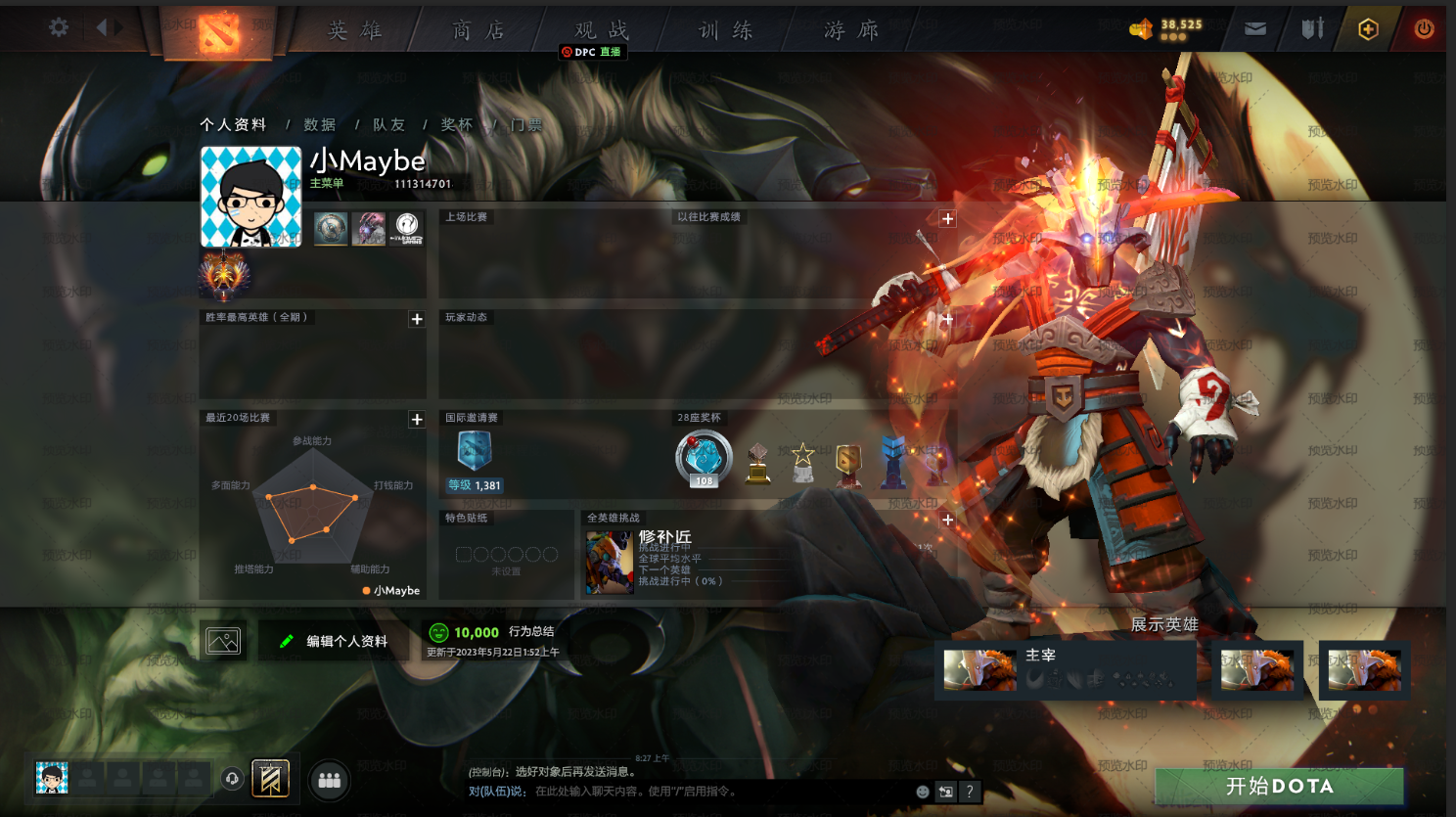
Task: Switch to the 观战 watch menu
Action: (x=602, y=30)
